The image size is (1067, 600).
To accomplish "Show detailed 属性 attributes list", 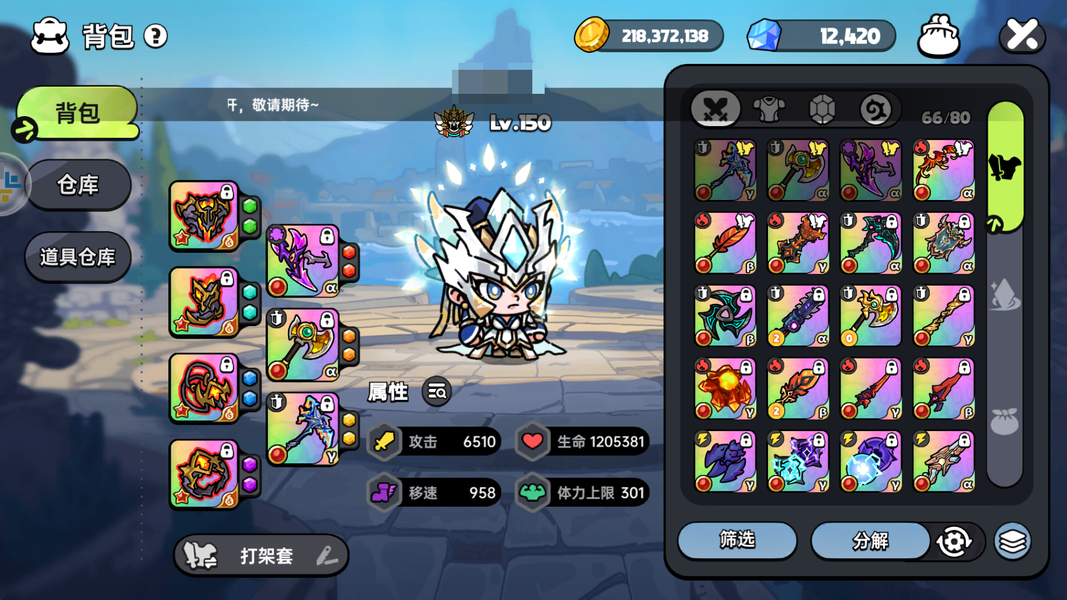I will (x=437, y=392).
